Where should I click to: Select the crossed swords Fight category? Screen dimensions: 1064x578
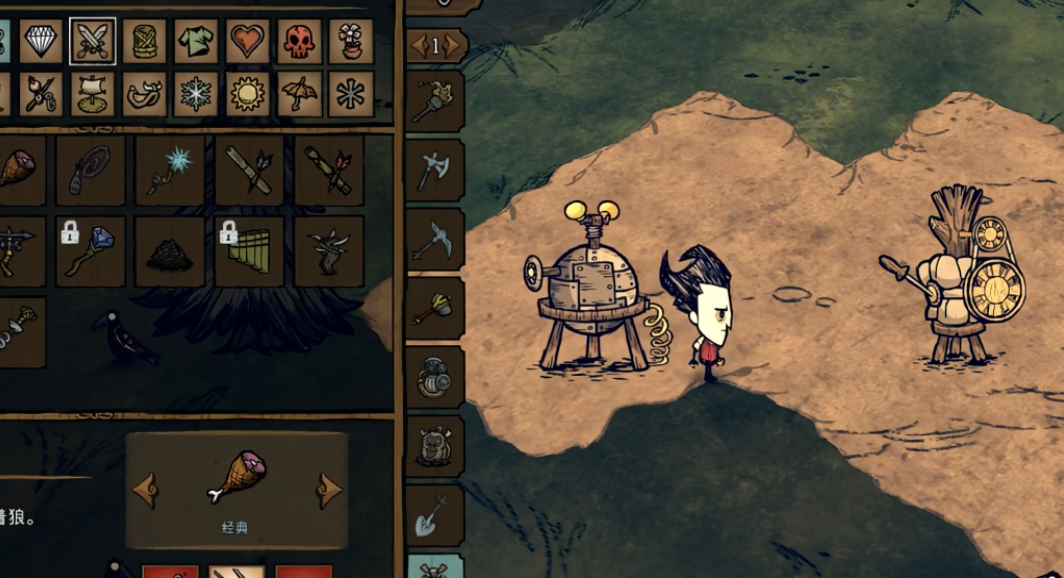tap(93, 41)
